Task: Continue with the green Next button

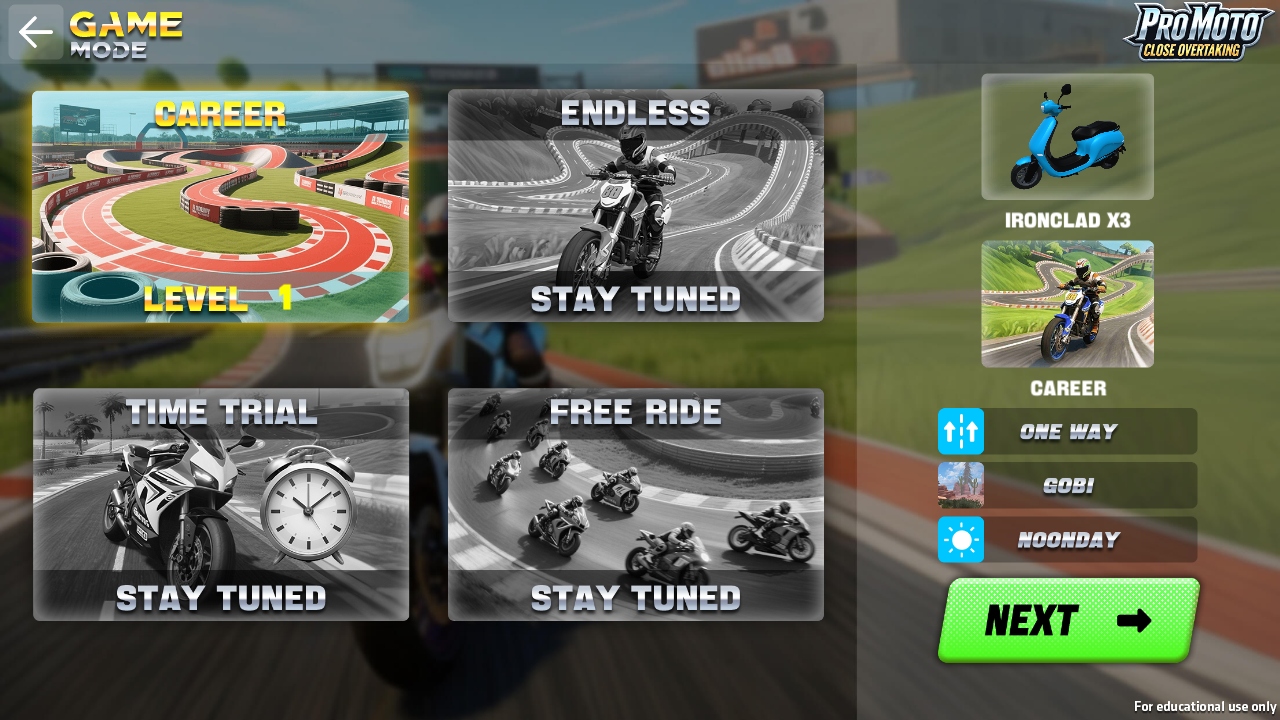Action: tap(1067, 620)
